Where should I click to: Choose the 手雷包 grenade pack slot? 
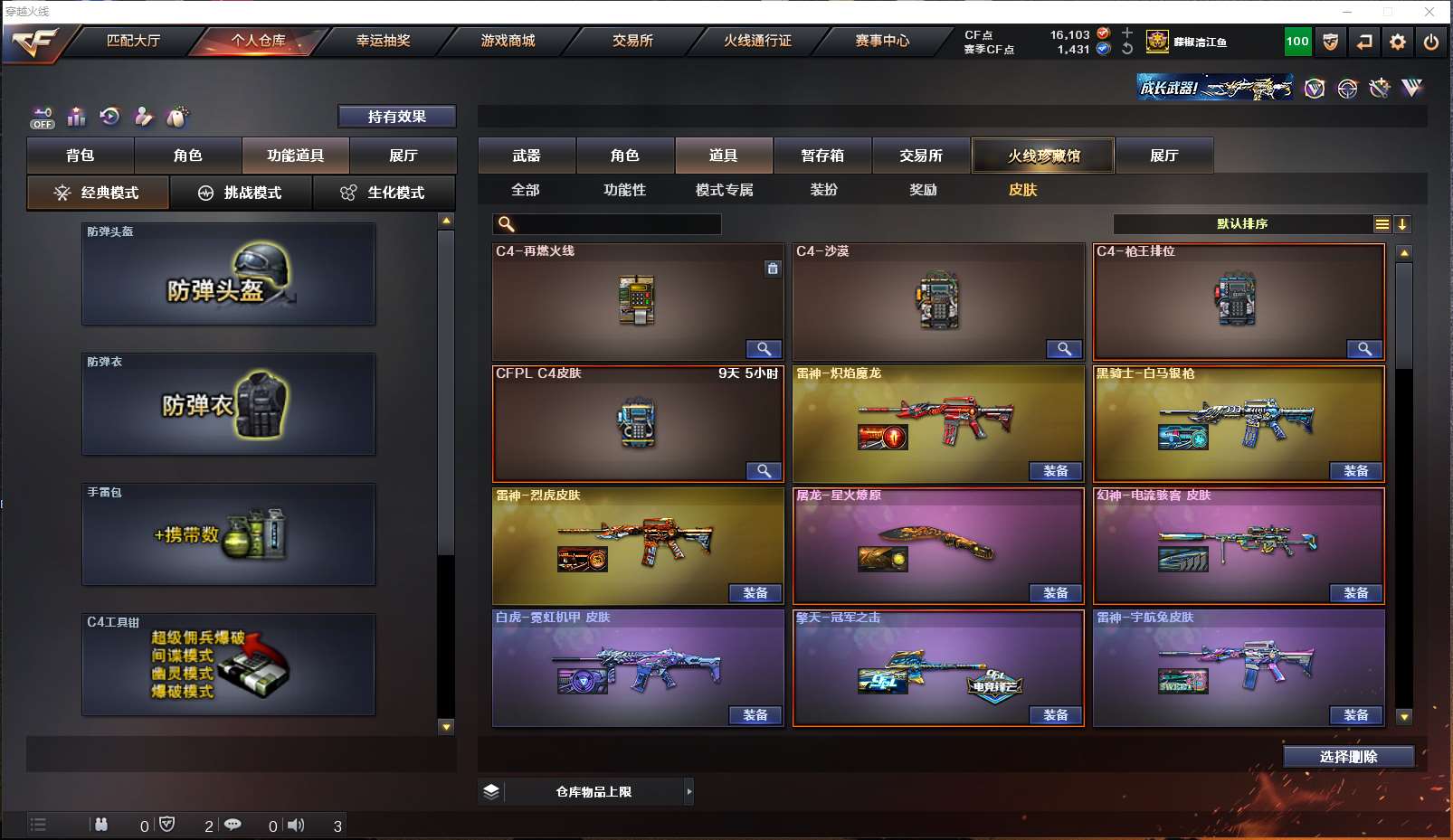228,534
